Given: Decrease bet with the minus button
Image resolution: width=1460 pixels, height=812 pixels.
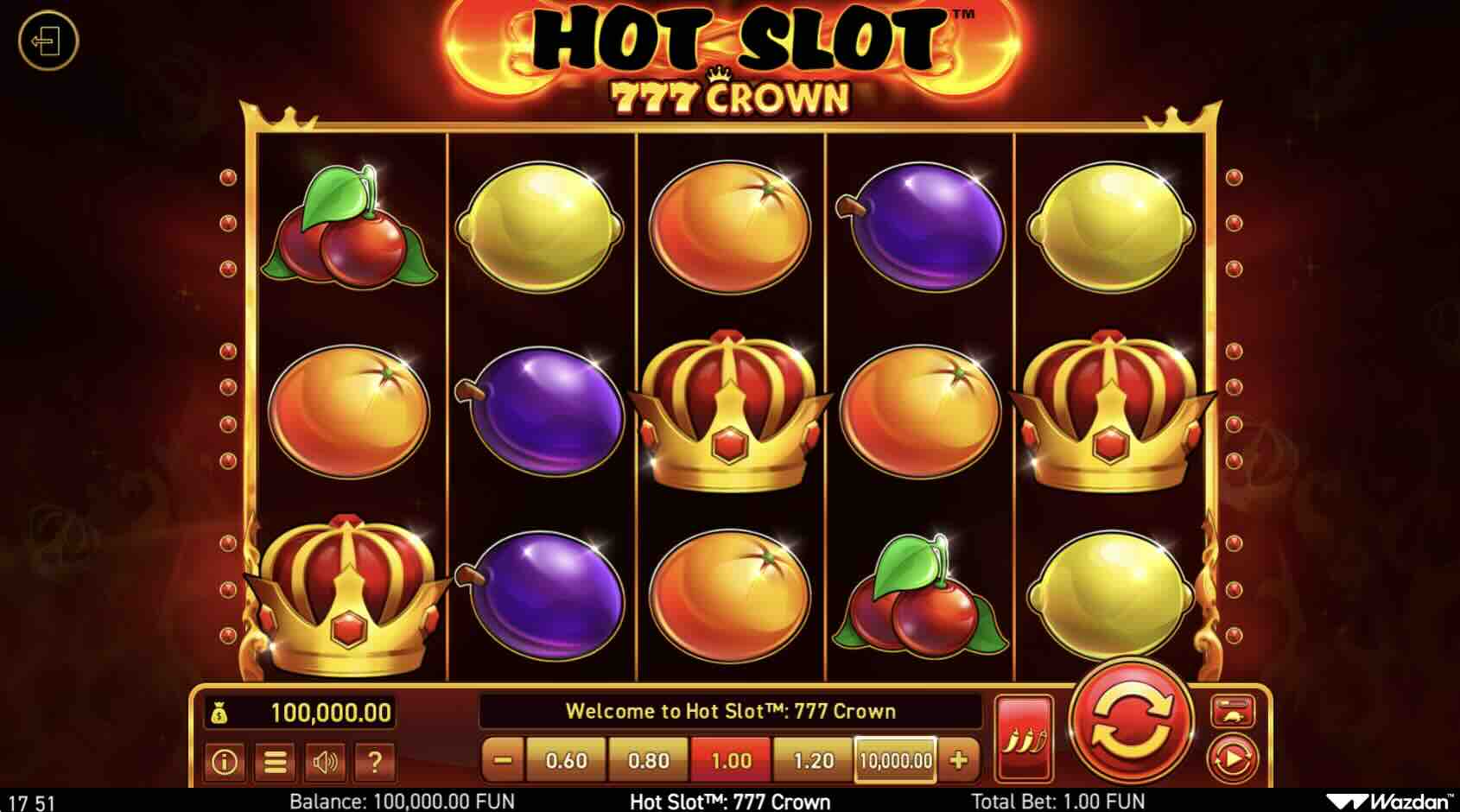Looking at the screenshot, I should click(x=503, y=761).
